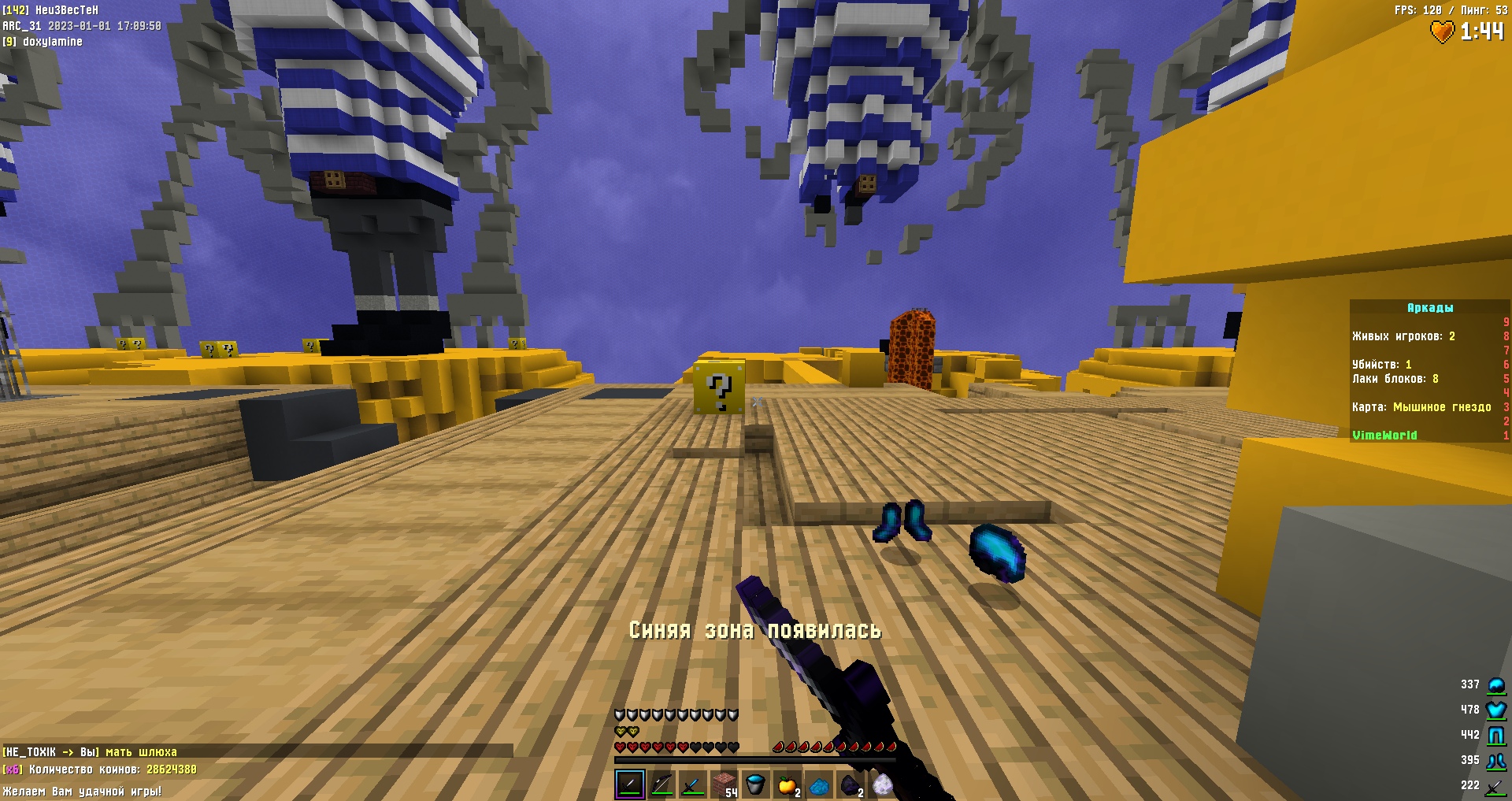Viewport: 1512px width, 801px height.
Task: Click the diamond chestplate icon showing 478
Action: click(x=1495, y=710)
